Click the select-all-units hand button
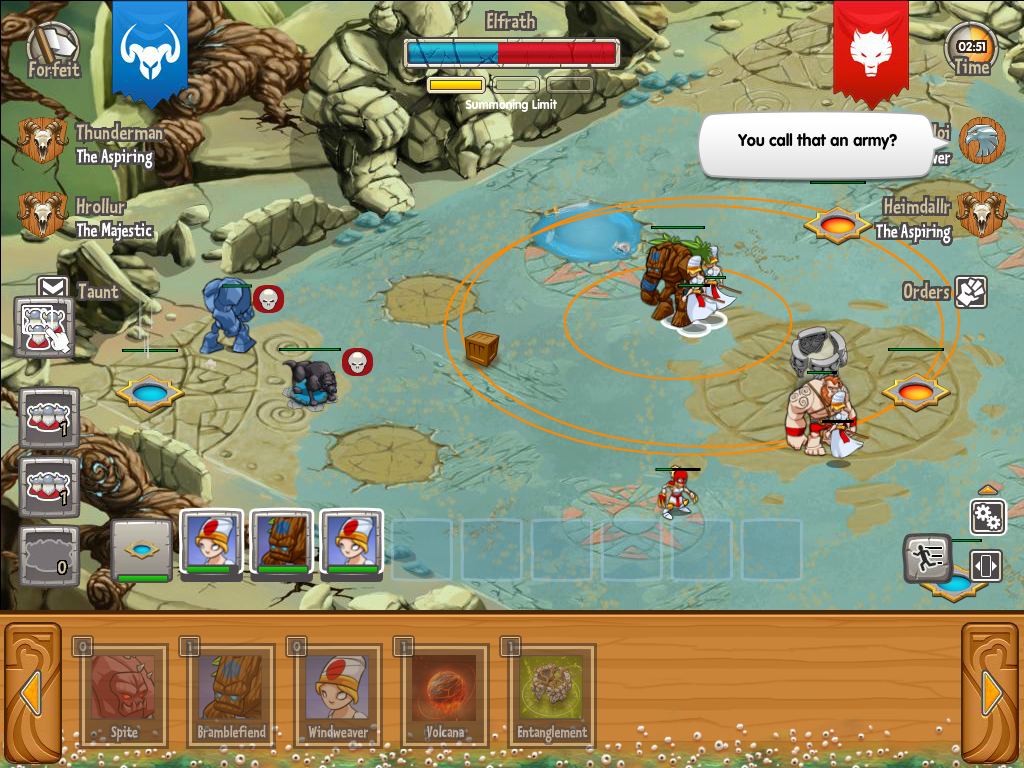1024x768 pixels. pyautogui.click(x=46, y=327)
